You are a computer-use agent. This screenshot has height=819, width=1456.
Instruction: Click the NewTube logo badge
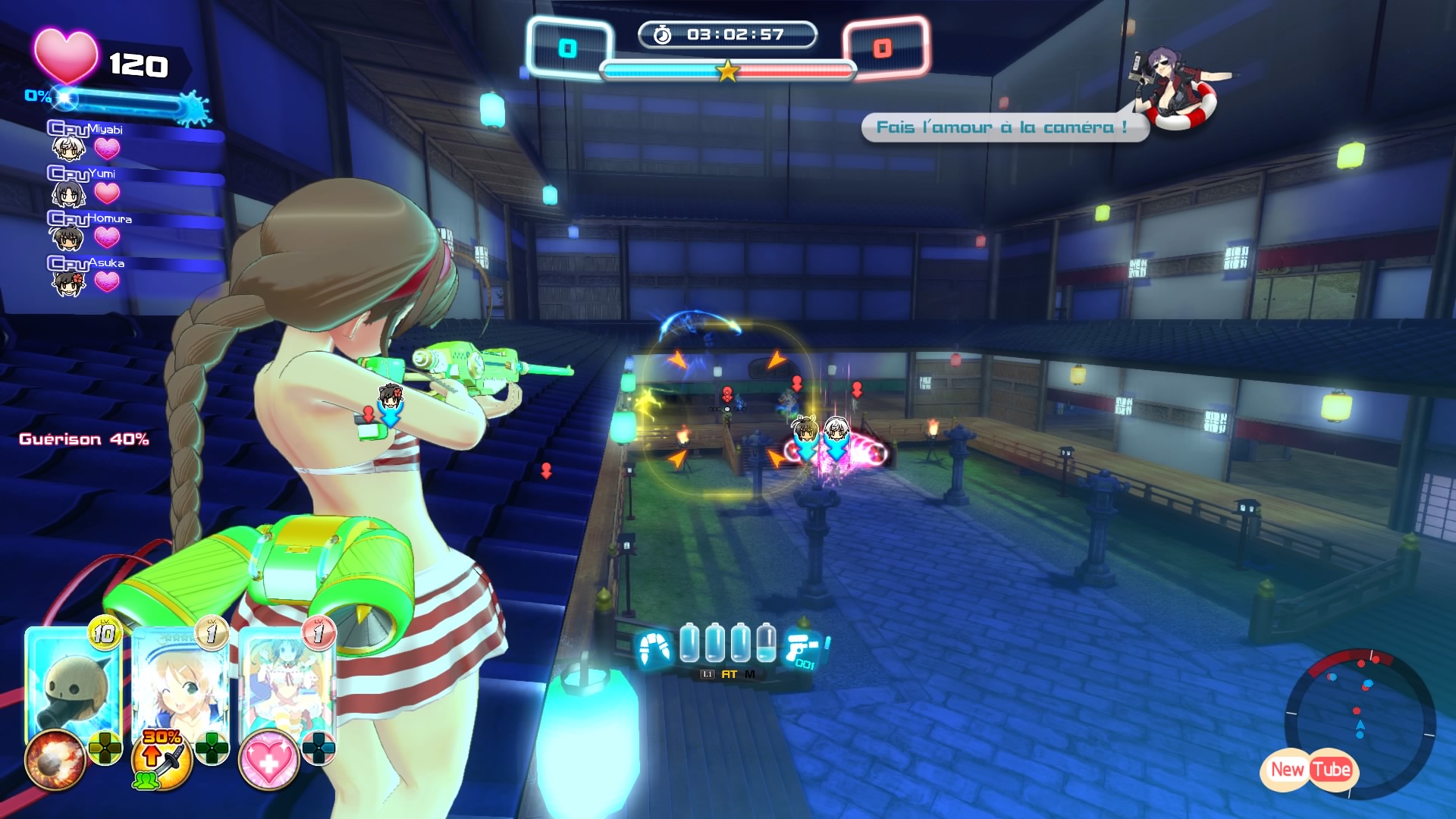[1310, 770]
